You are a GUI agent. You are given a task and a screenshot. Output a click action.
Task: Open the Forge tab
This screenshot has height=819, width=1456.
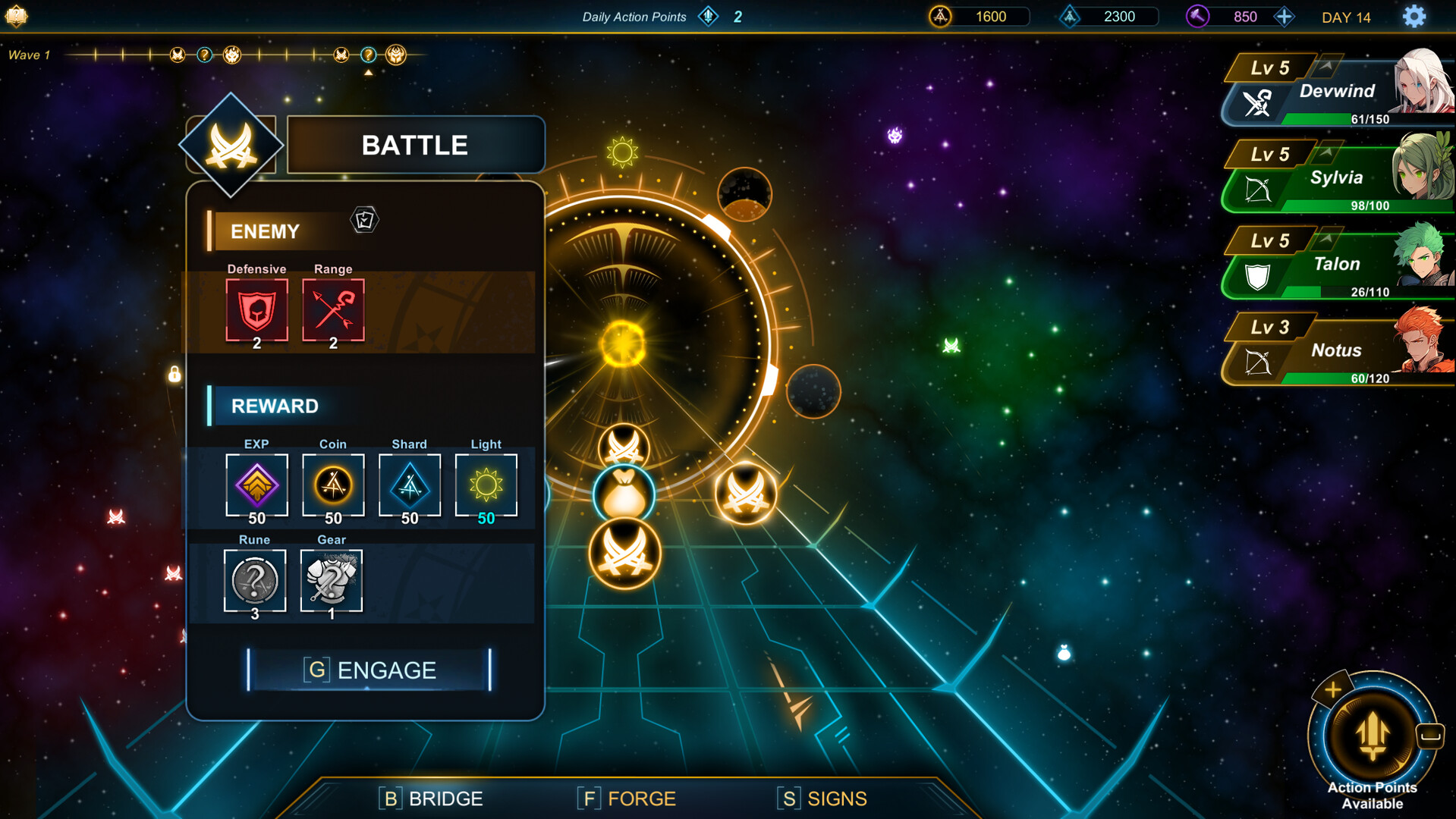coord(626,798)
